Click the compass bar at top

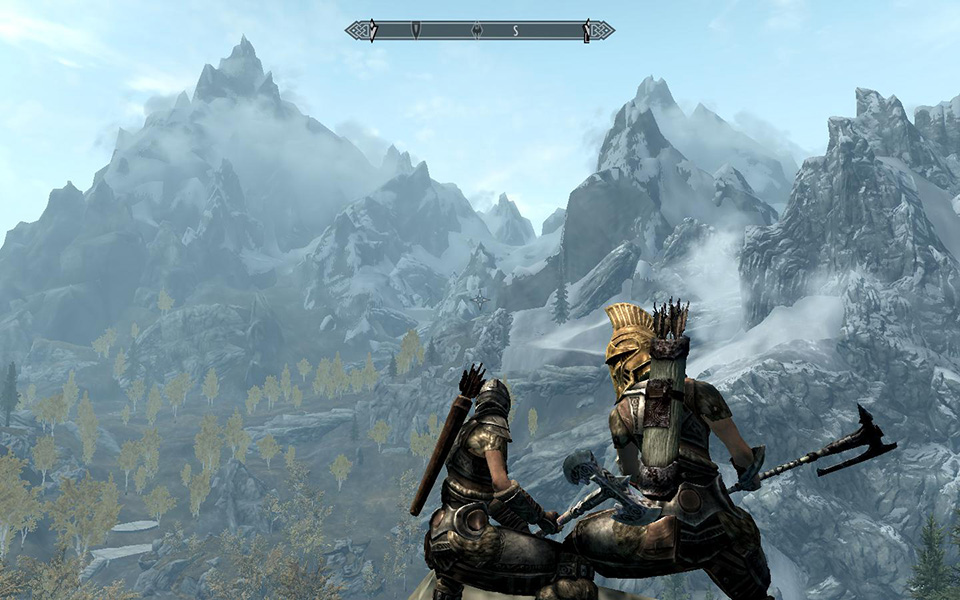480,31
